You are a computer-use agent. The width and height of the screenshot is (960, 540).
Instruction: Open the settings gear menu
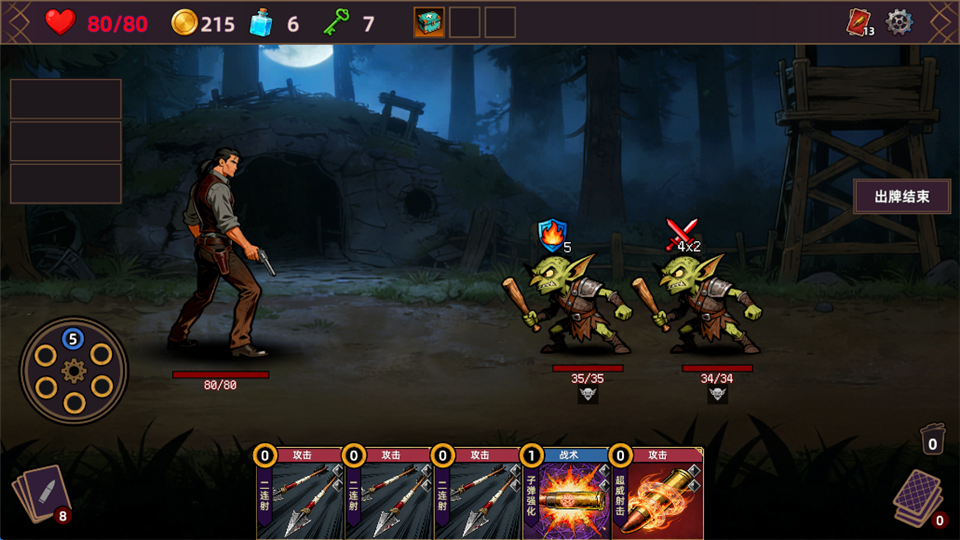coord(900,21)
